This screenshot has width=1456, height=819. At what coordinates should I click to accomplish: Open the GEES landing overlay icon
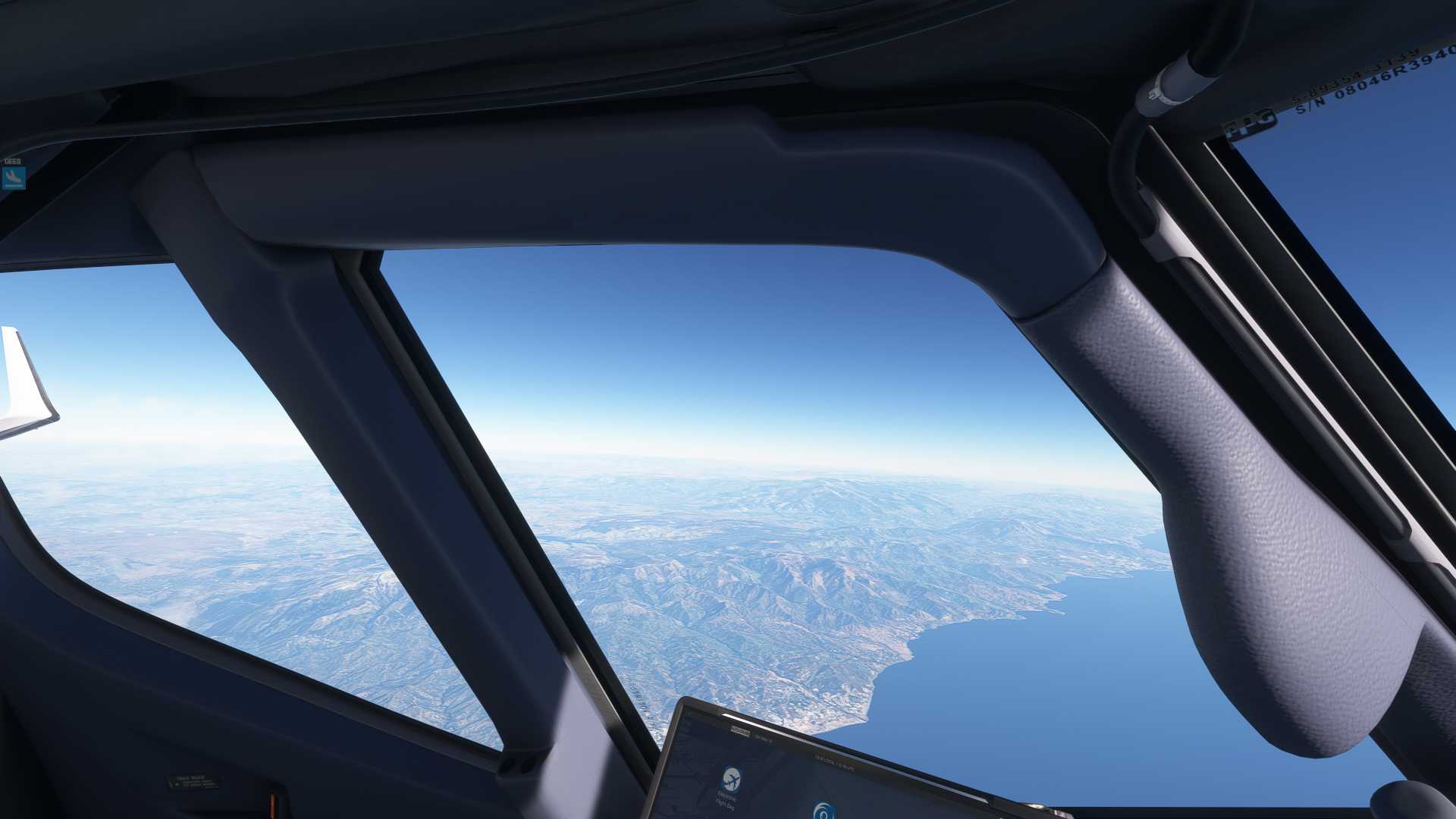(x=14, y=178)
